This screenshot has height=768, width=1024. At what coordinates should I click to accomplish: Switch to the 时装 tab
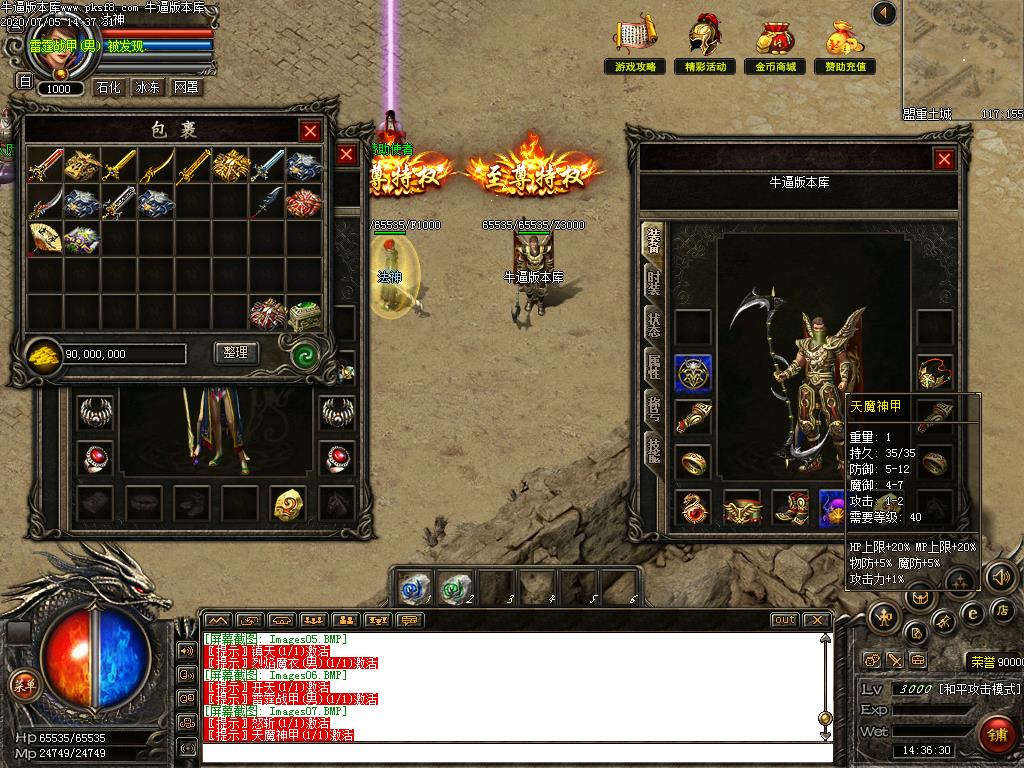(653, 282)
